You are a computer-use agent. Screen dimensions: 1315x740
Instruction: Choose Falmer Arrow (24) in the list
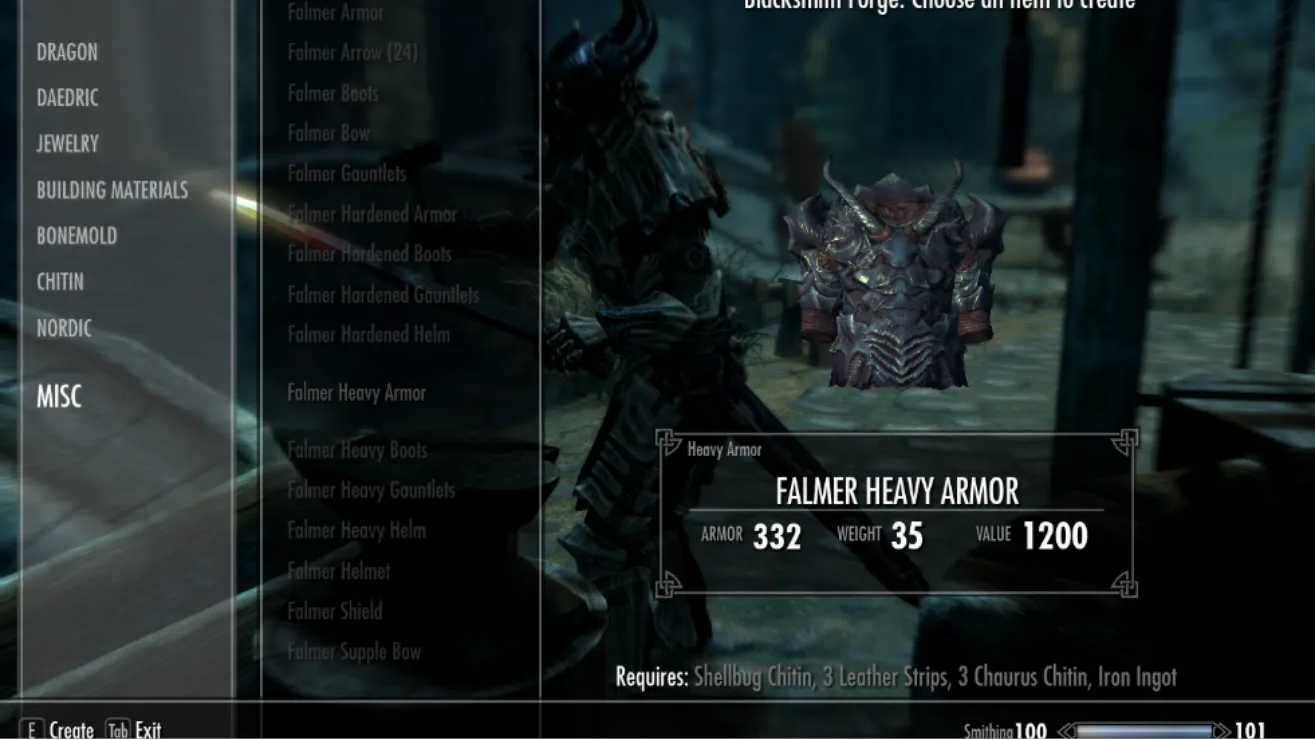[x=352, y=53]
